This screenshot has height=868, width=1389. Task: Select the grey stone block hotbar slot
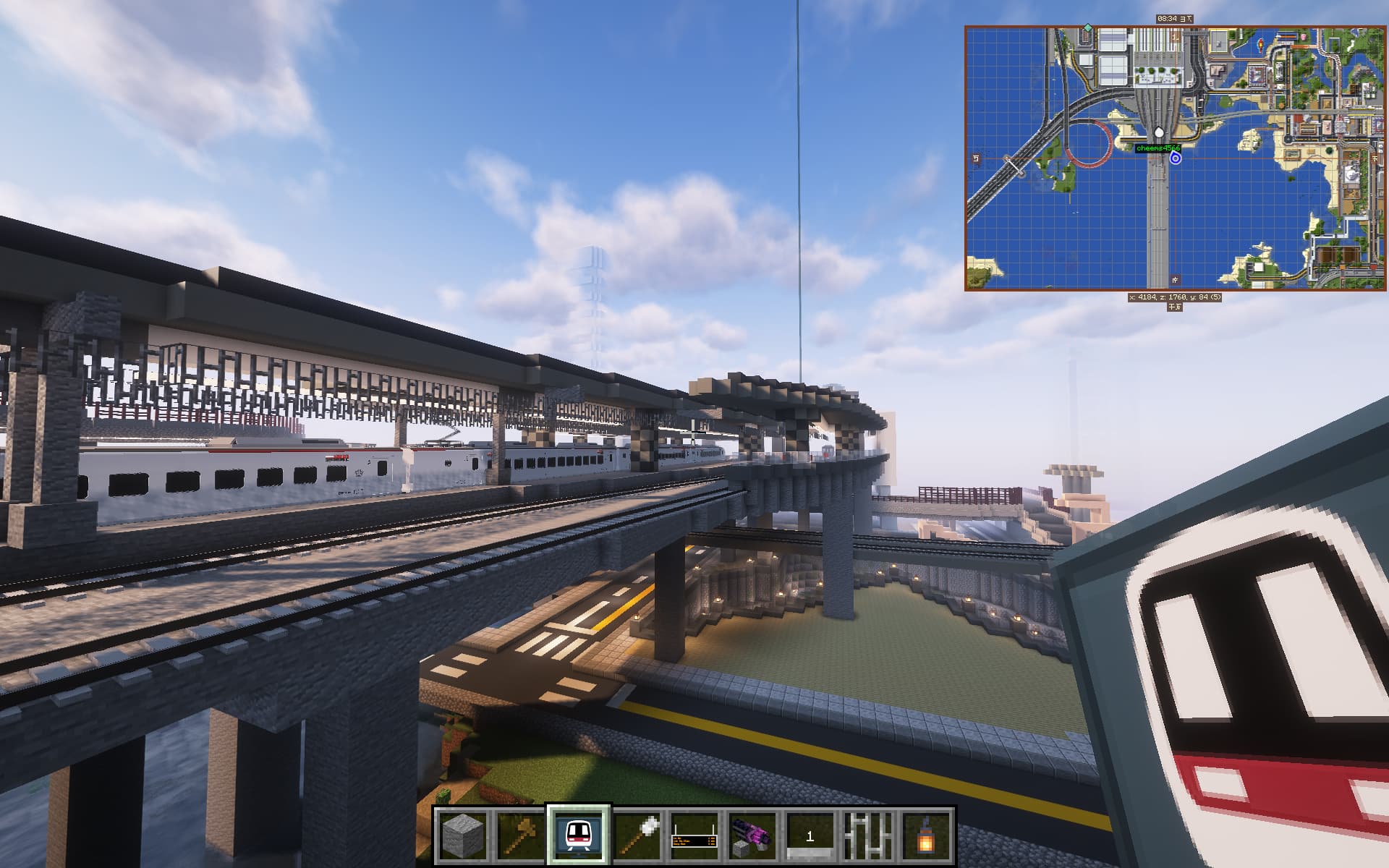[463, 836]
